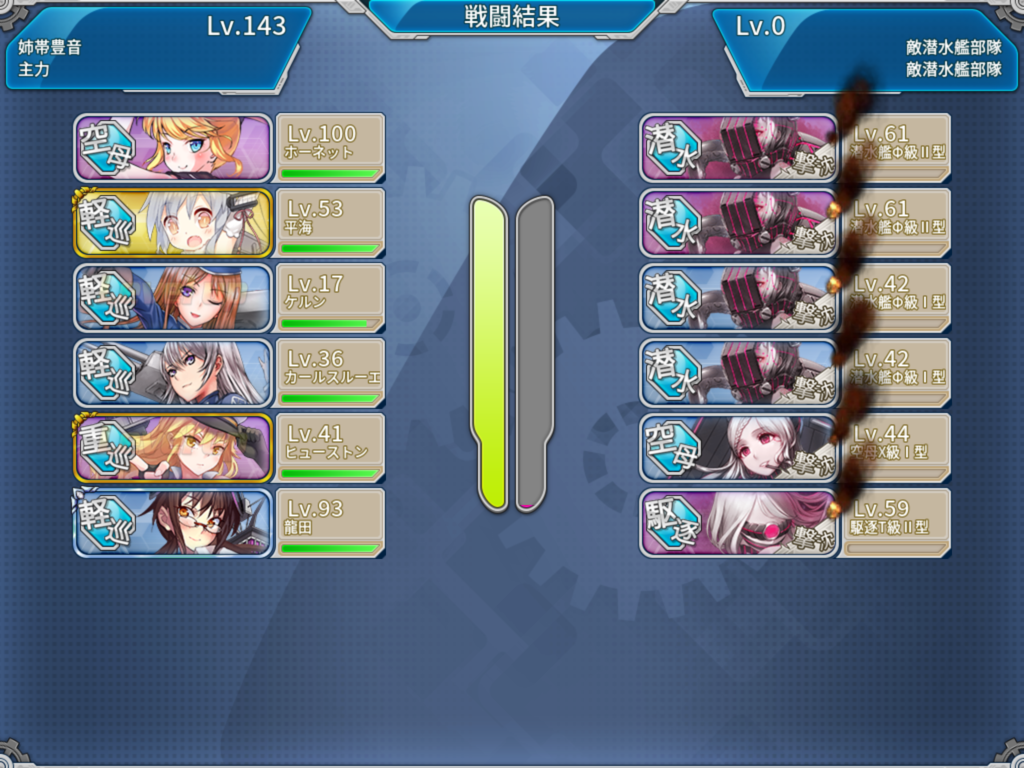Viewport: 1024px width, 768px height.
Task: Select the enemy 駆逐T級II型 Lv.59 card
Action: 793,523
